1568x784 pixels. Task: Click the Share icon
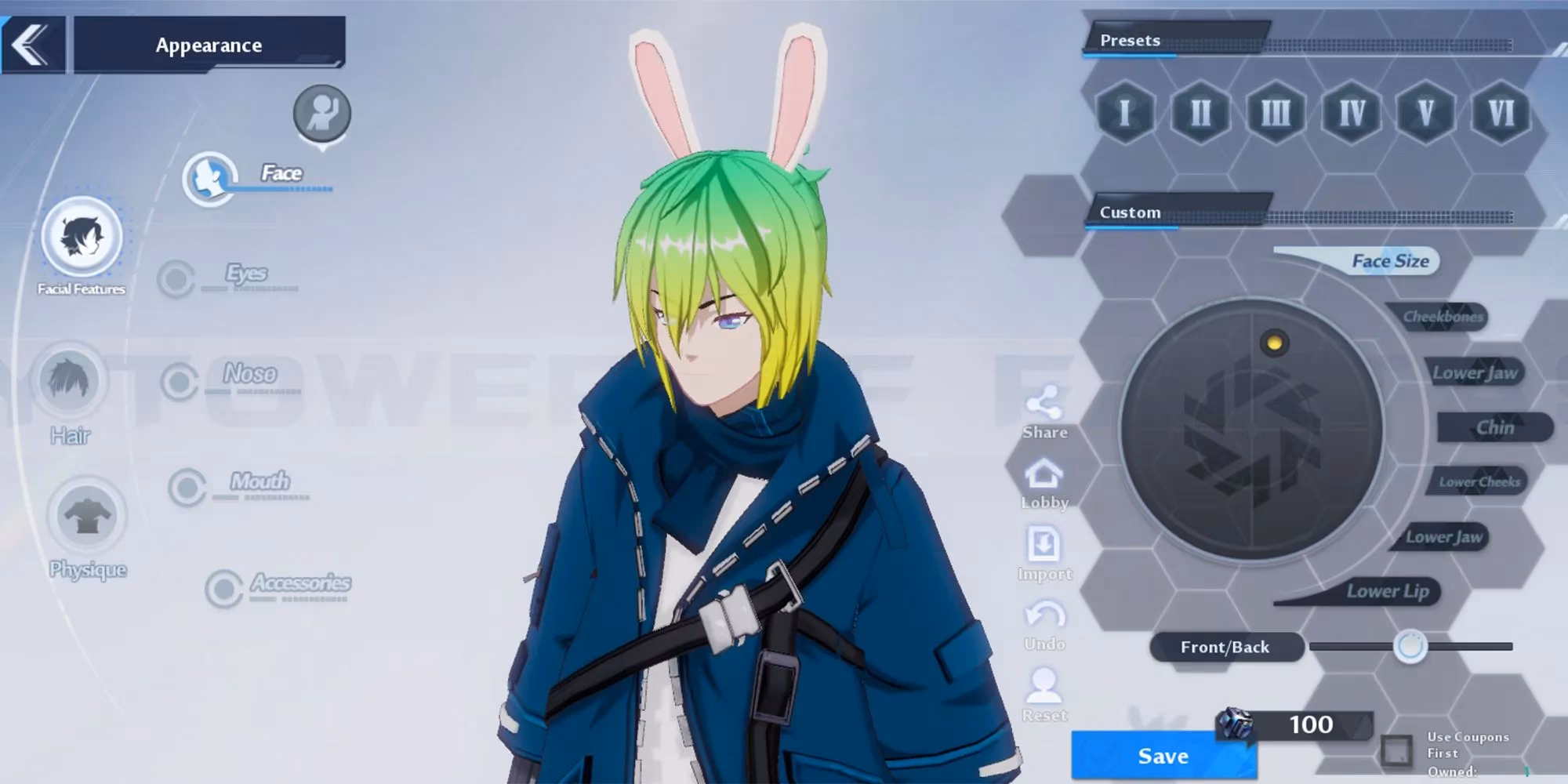coord(1044,402)
